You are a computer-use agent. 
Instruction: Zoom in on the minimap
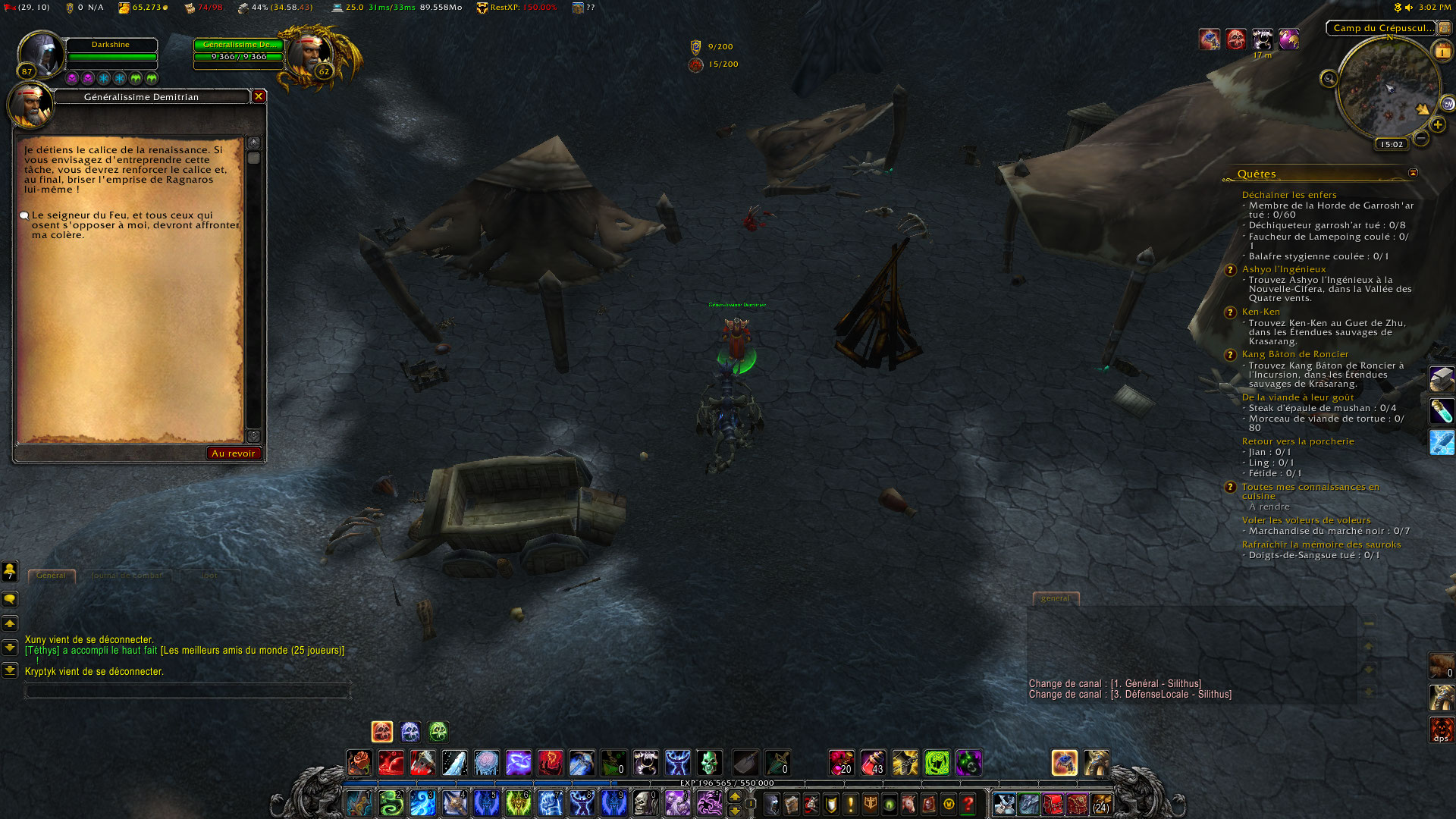click(1437, 124)
